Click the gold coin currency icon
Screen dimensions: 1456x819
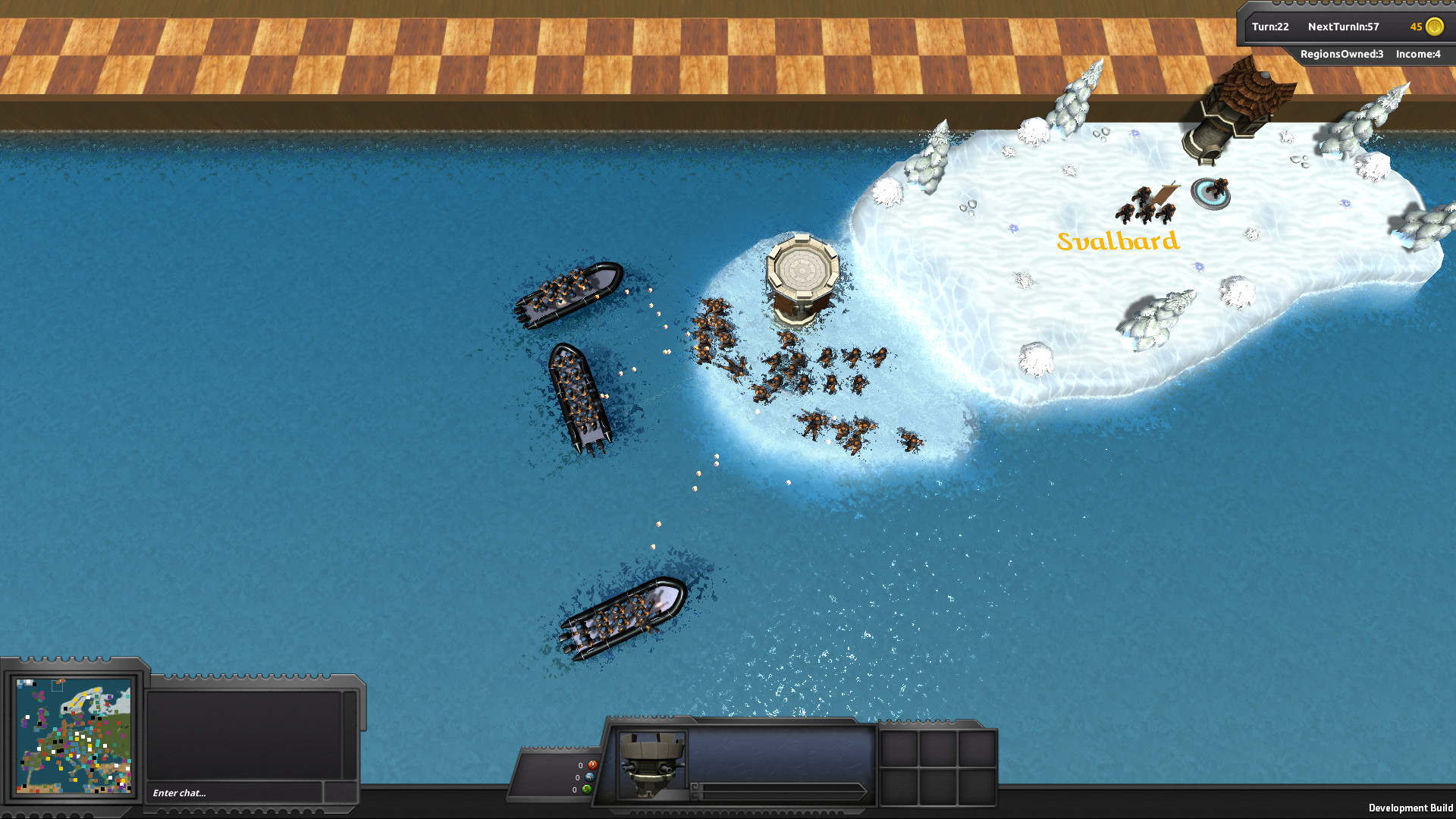click(x=1432, y=27)
